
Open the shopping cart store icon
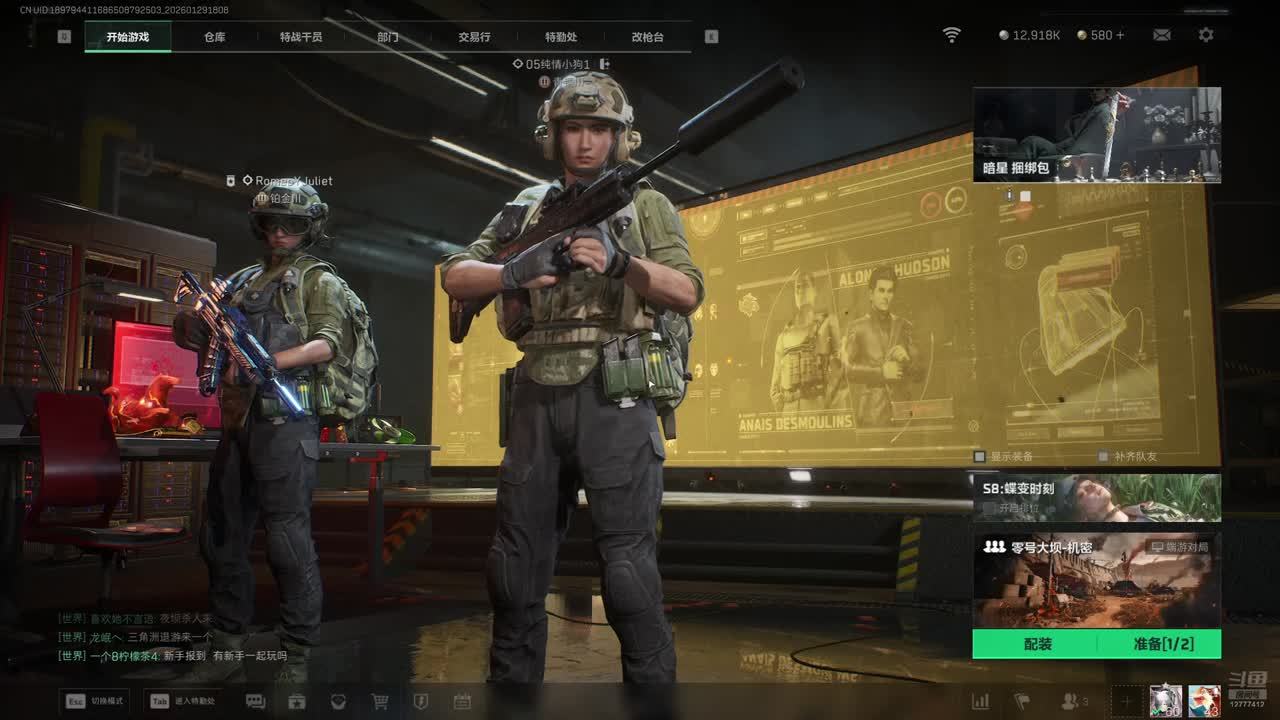(x=380, y=702)
